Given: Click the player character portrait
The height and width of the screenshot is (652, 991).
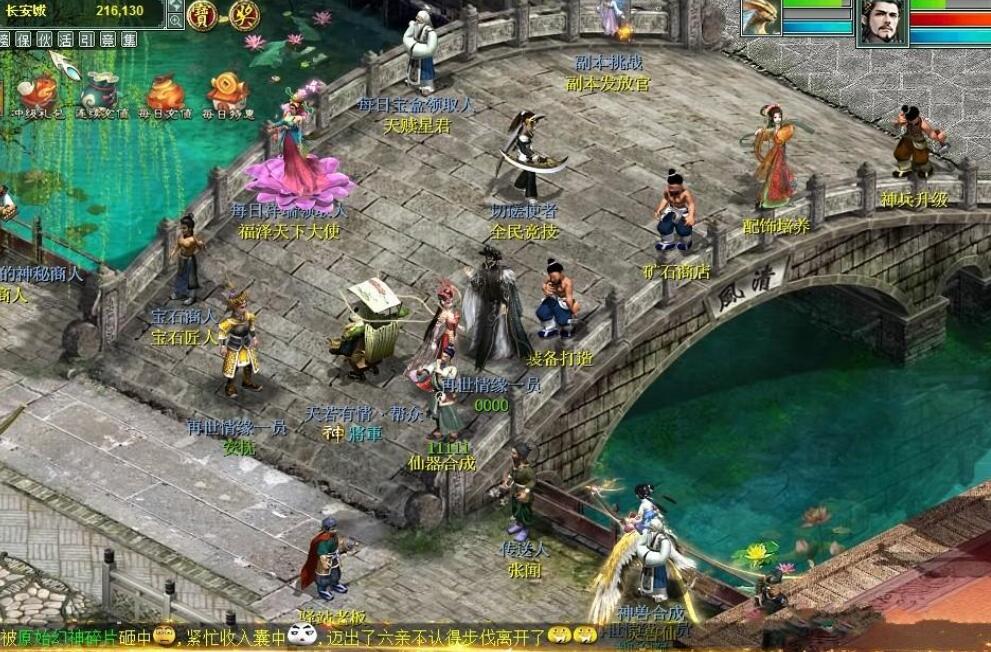Looking at the screenshot, I should (x=883, y=22).
